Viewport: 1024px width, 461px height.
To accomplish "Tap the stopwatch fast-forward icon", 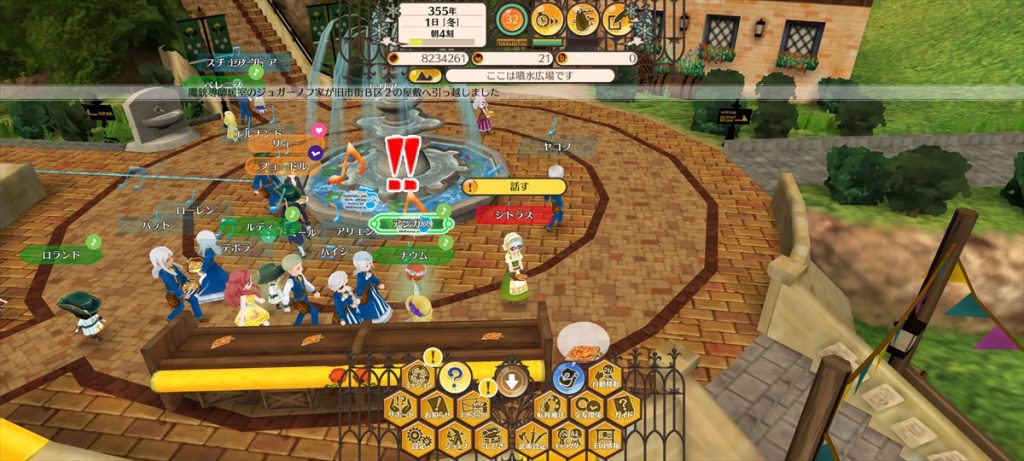I will coord(547,17).
